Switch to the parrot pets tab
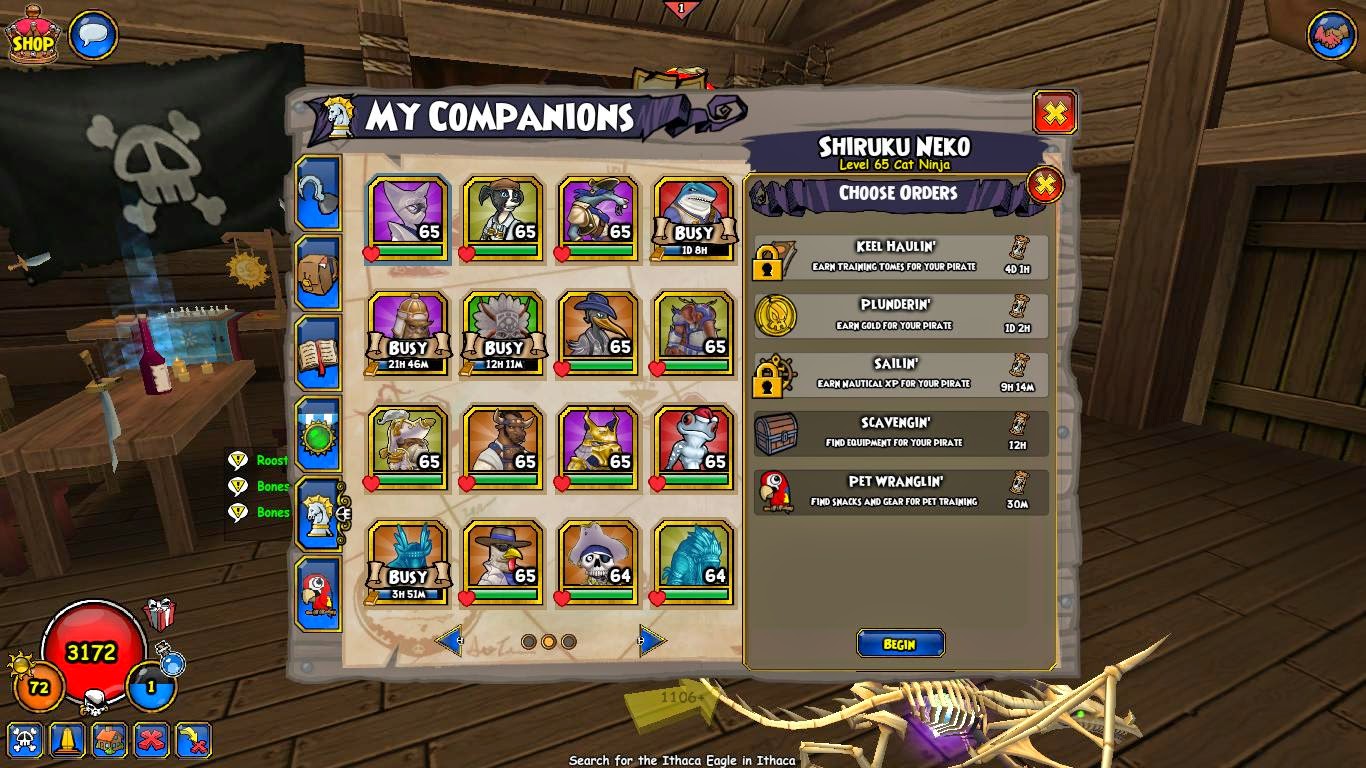Viewport: 1366px width, 768px height. click(x=318, y=594)
